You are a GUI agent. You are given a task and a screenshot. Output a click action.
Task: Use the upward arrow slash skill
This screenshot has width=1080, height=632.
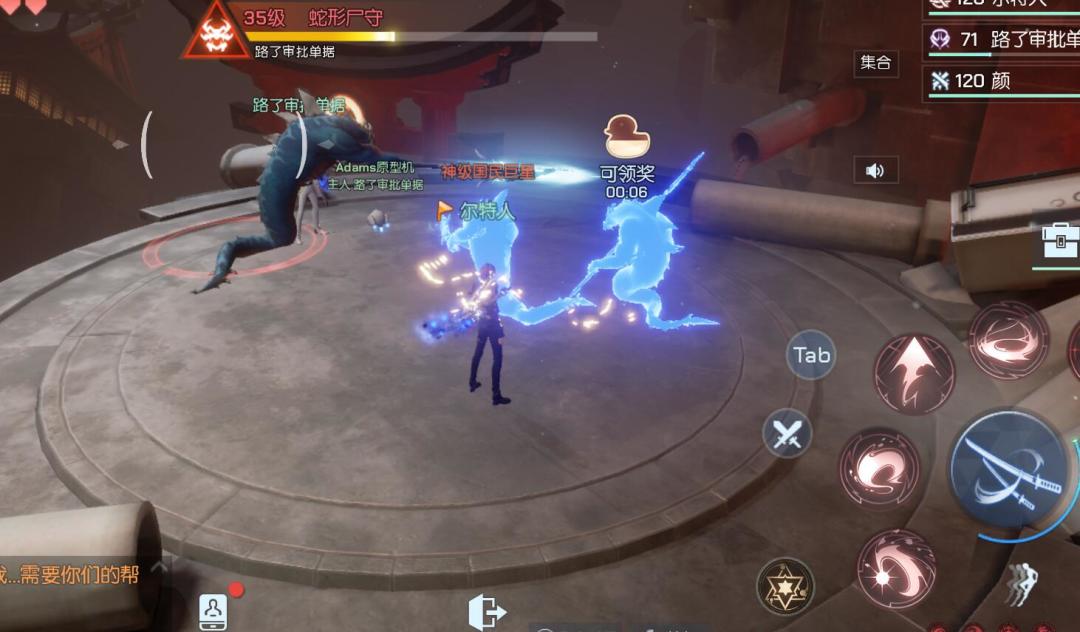coord(914,374)
